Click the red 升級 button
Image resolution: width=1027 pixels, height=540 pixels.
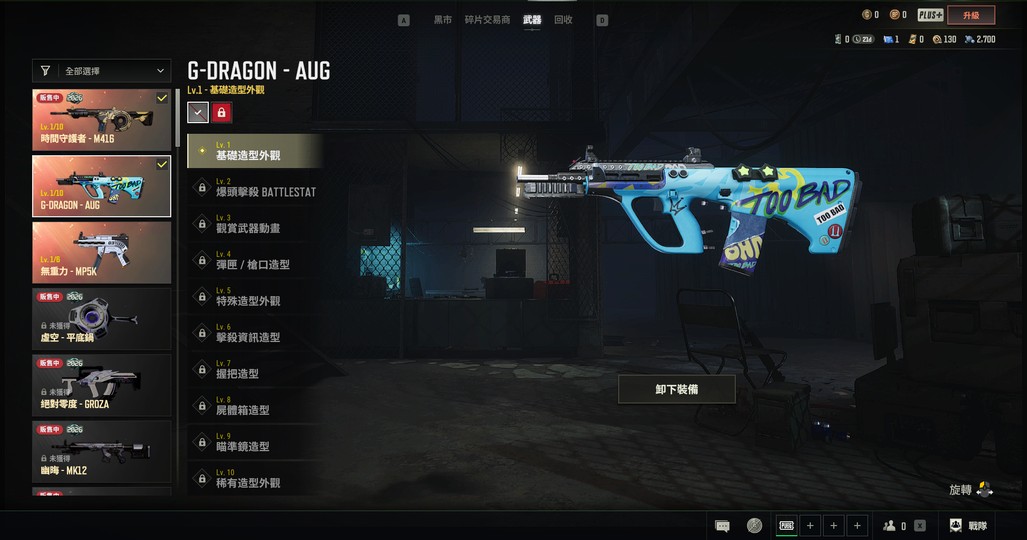(x=971, y=15)
